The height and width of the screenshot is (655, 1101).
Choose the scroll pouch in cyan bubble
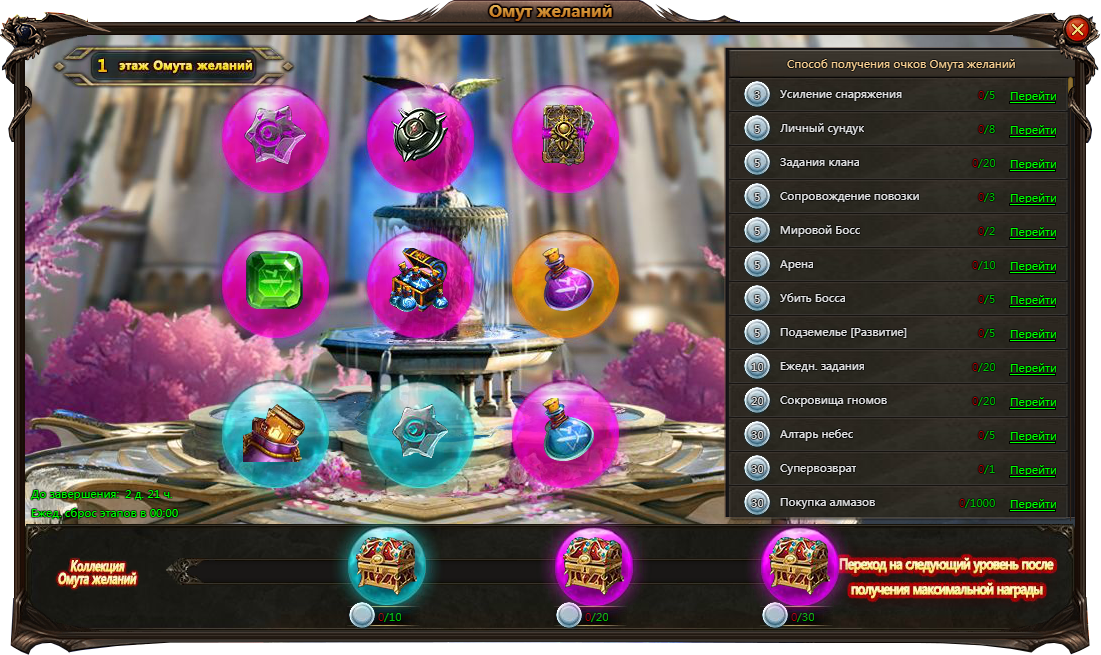275,434
